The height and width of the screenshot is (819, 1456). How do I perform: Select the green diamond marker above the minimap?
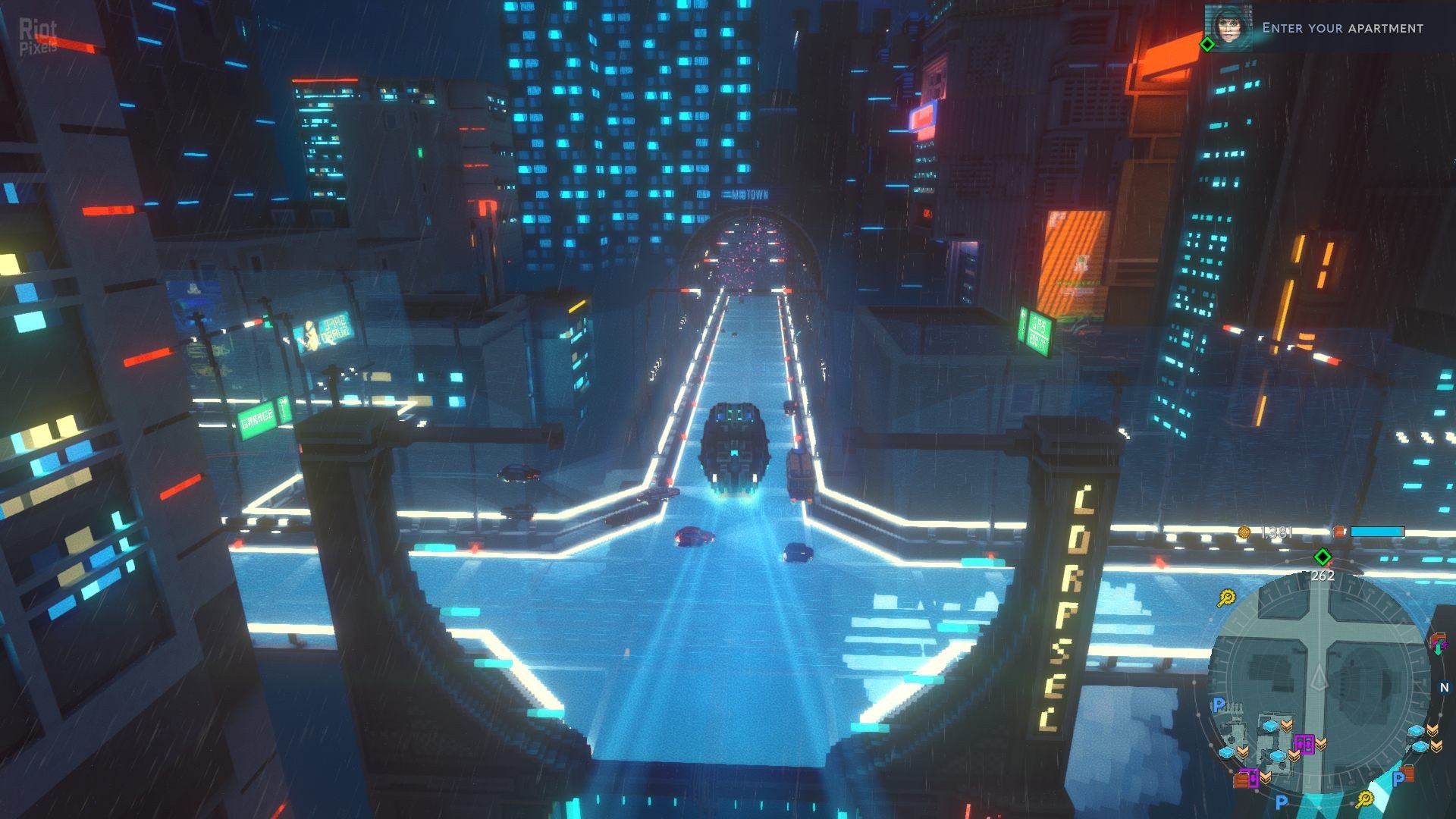click(x=1323, y=557)
